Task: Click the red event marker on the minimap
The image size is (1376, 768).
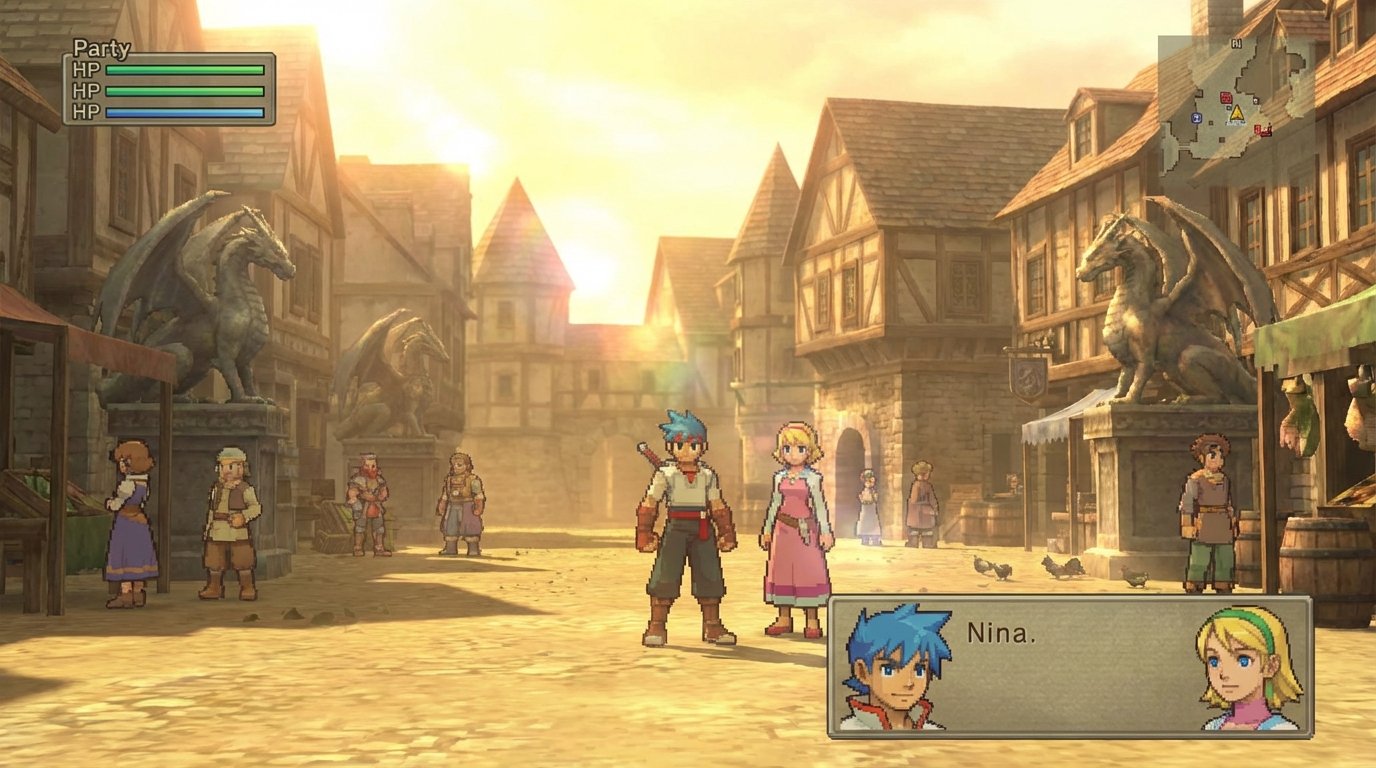Action: click(x=1258, y=128)
